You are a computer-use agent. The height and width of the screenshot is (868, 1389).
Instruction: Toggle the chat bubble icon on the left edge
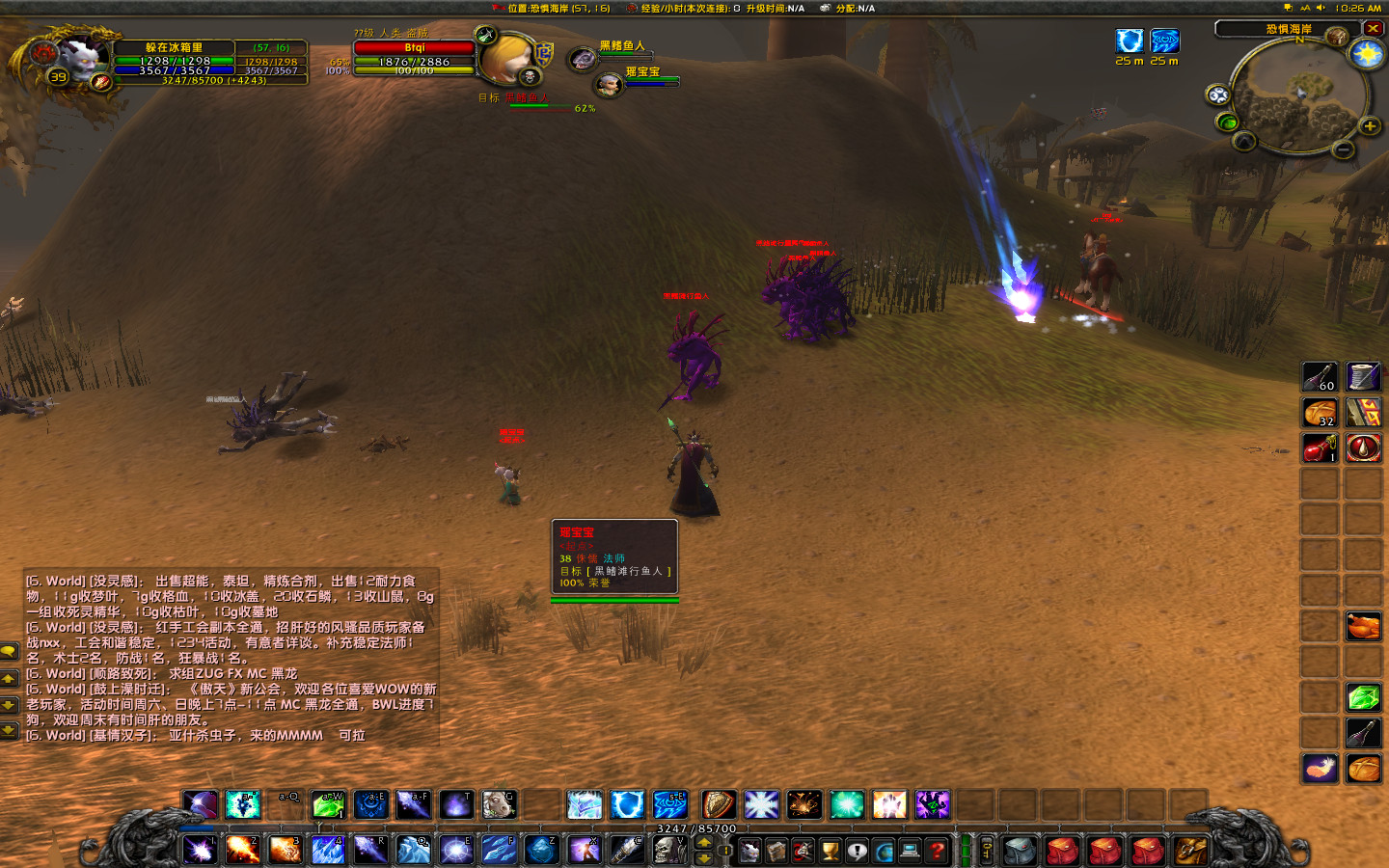click(10, 652)
